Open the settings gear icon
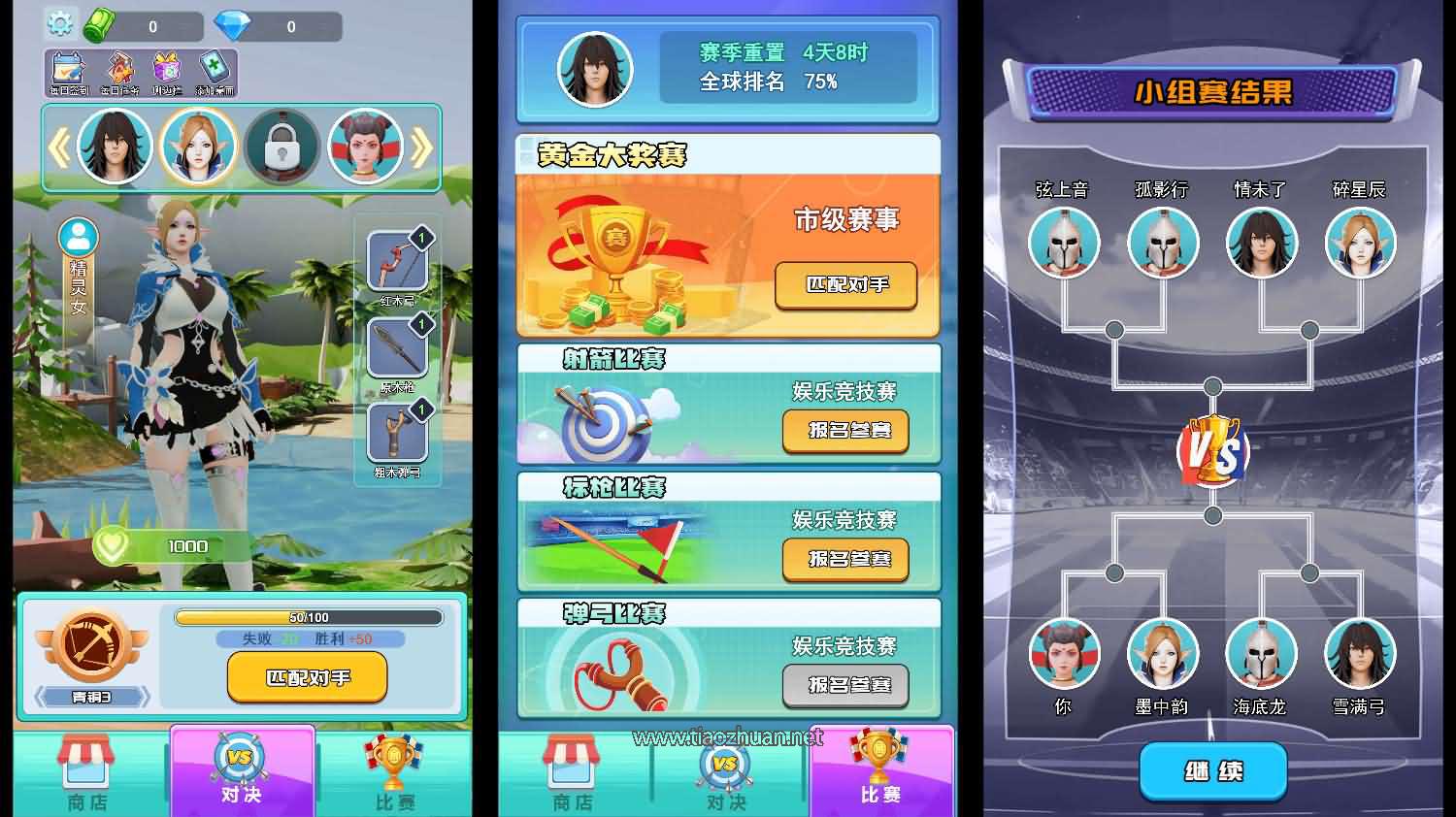1456x817 pixels. 60,23
